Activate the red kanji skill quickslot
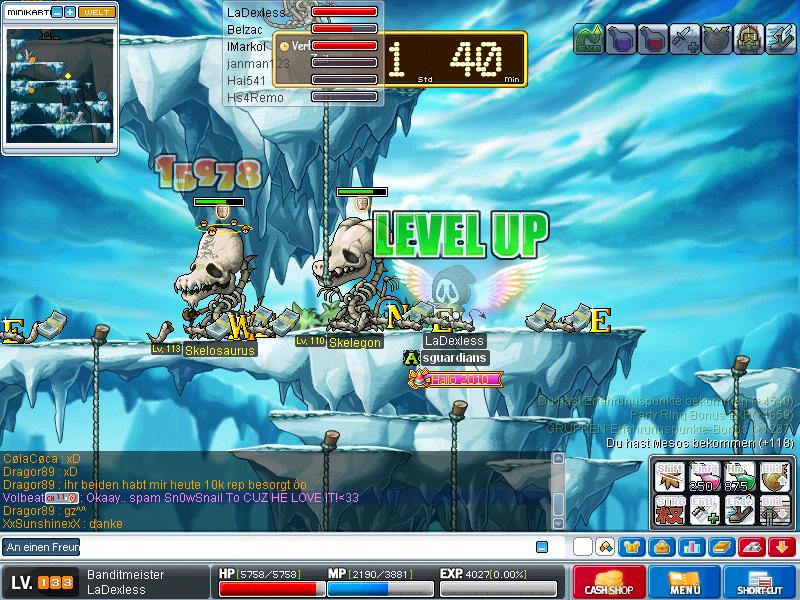This screenshot has width=800, height=600. [671, 511]
